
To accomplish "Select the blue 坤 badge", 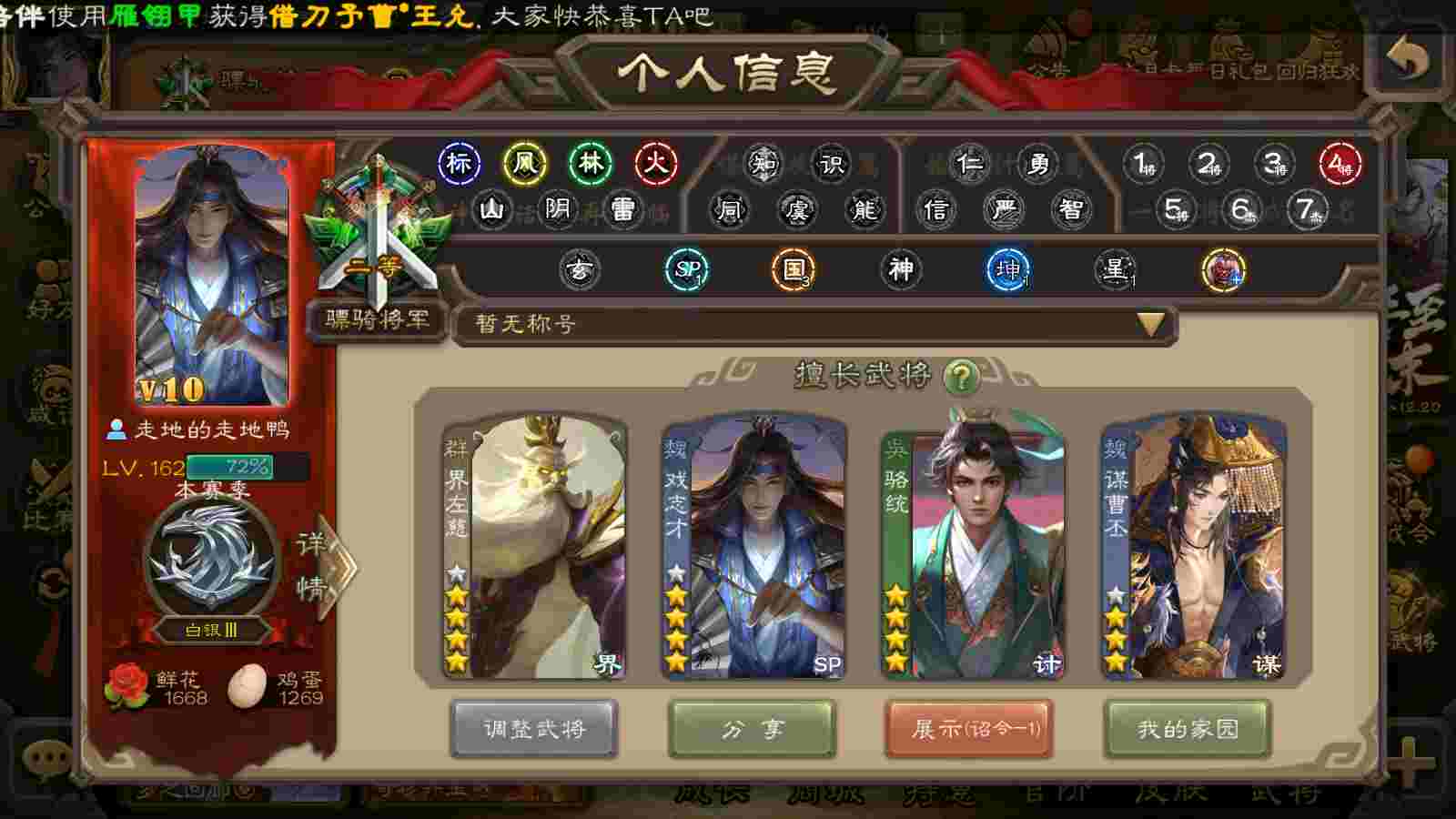I will 1008,269.
